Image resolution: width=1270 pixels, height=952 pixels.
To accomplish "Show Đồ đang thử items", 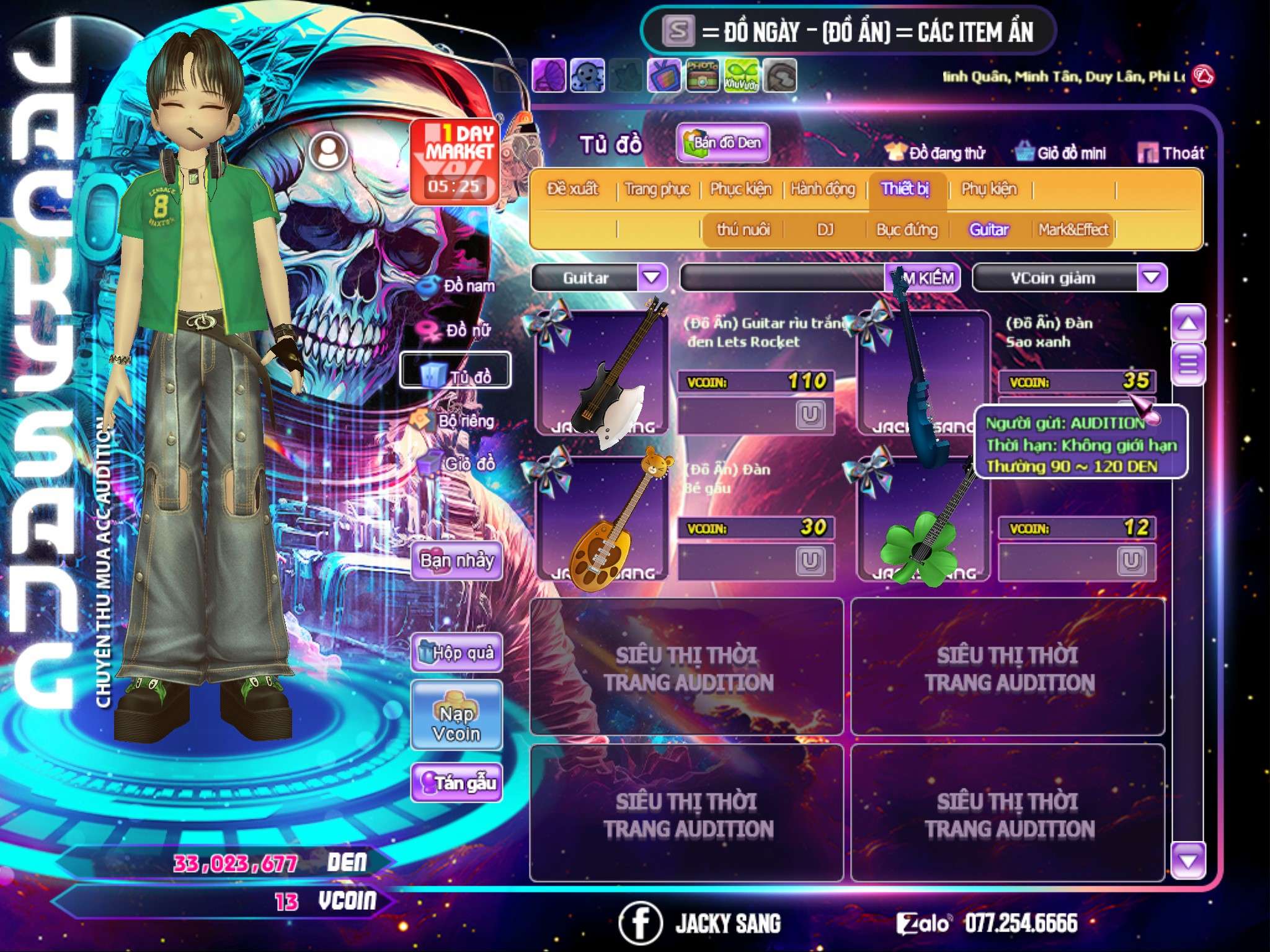I will tap(936, 153).
